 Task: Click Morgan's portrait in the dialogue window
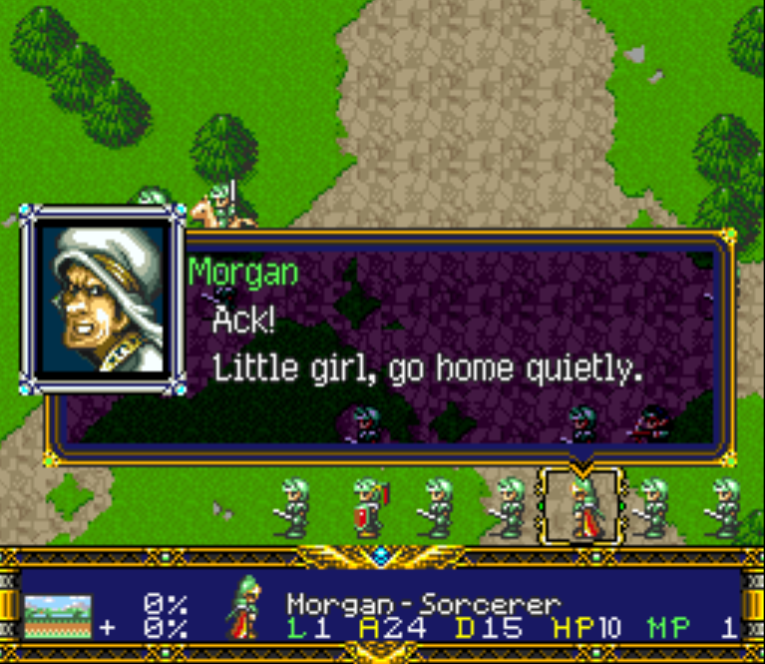click(x=103, y=299)
